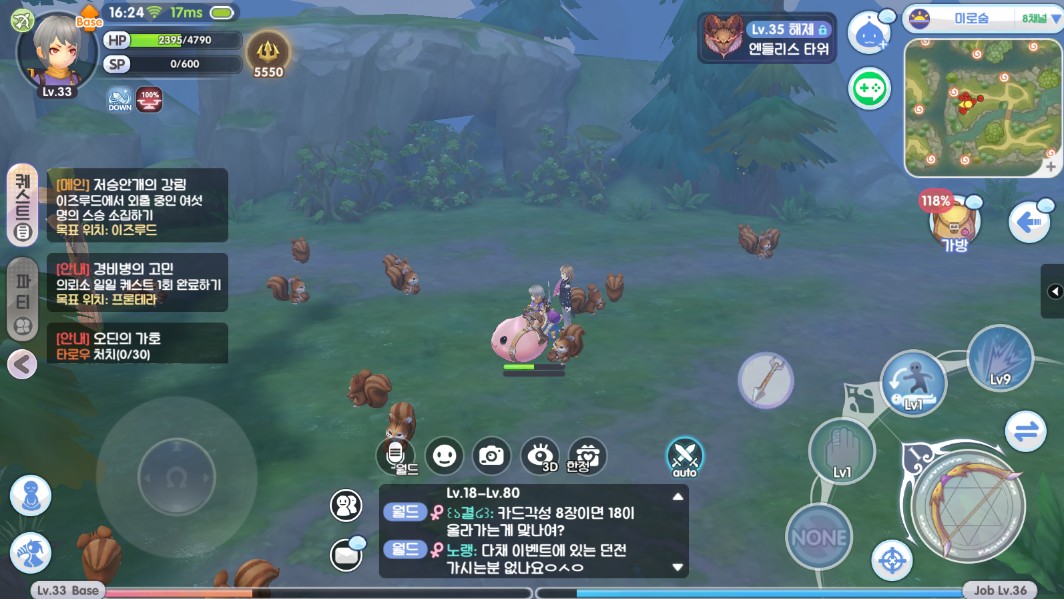
Task: Expand the world chat window
Action: (x=678, y=496)
